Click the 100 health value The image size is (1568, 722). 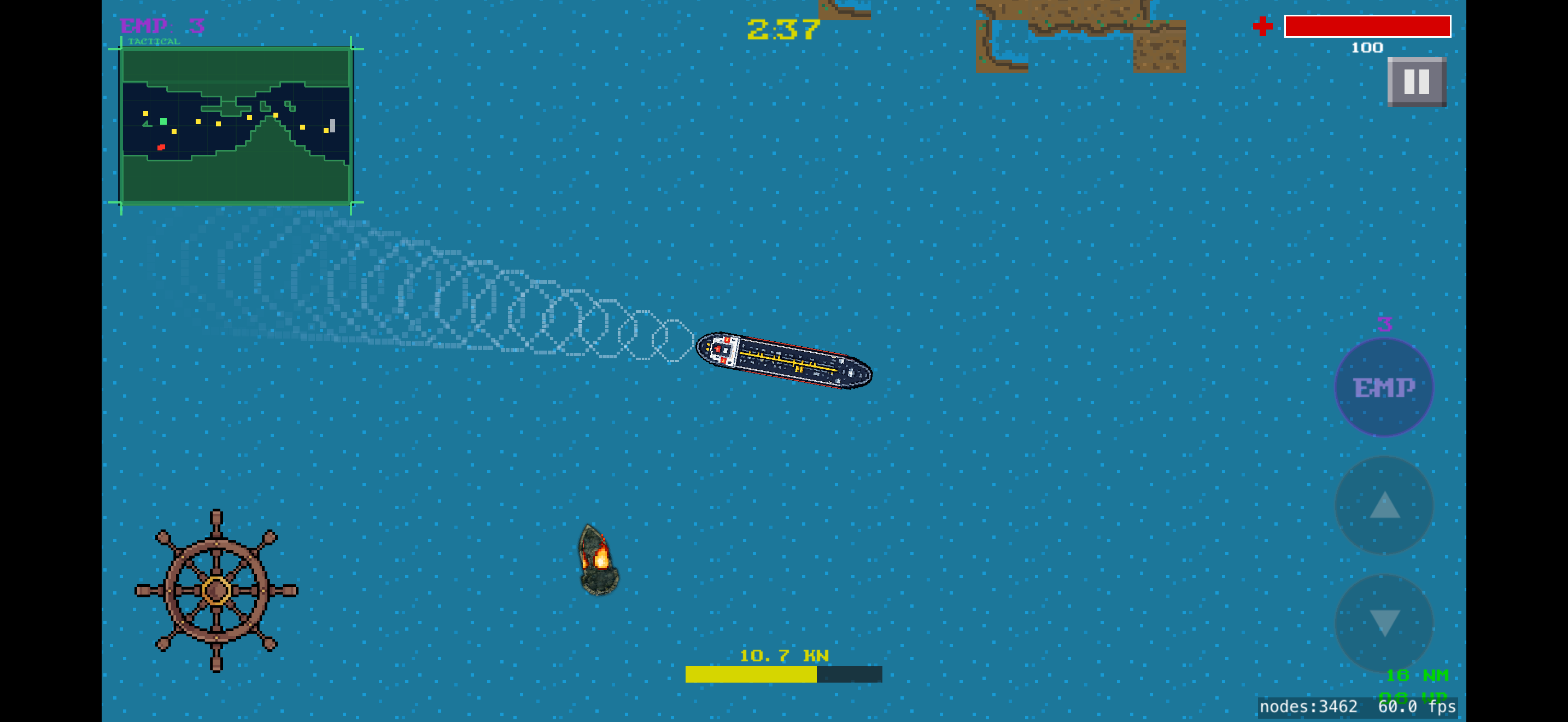(x=1367, y=48)
